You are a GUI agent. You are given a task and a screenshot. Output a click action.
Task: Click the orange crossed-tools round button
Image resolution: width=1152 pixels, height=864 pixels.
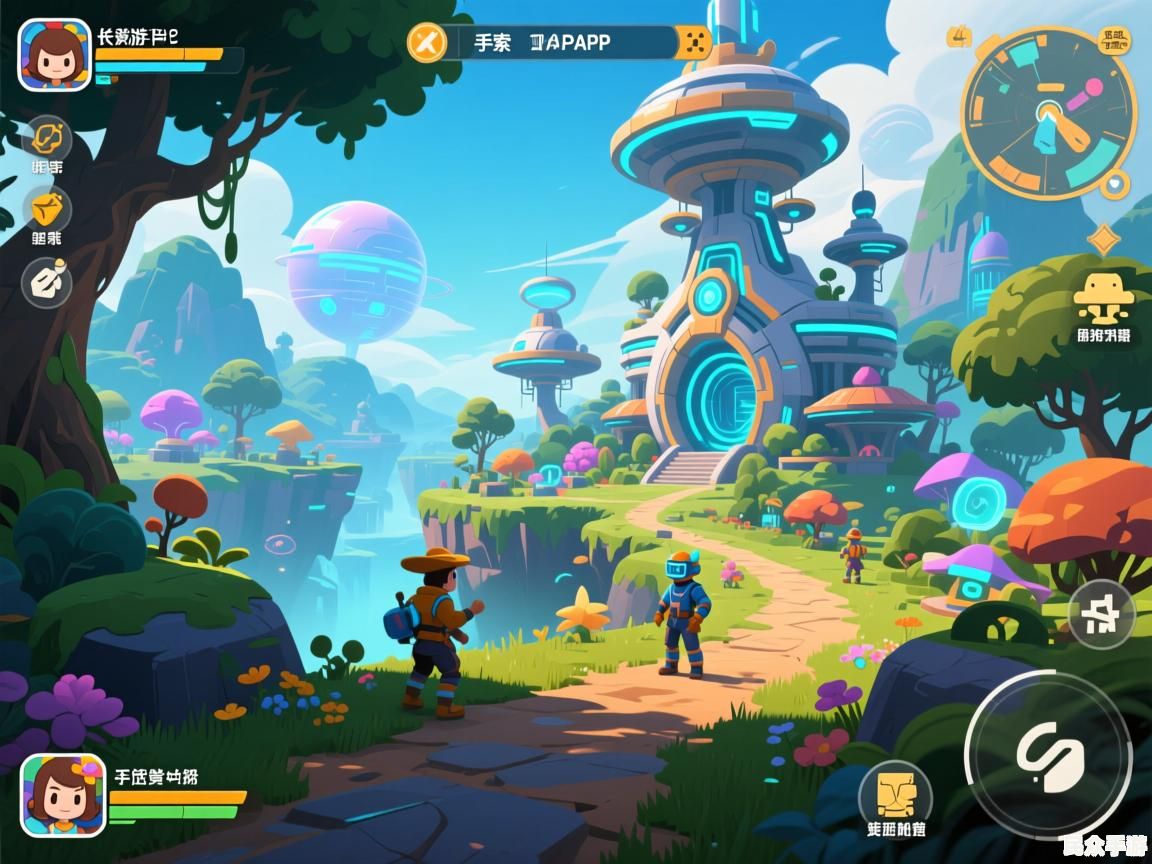[427, 42]
